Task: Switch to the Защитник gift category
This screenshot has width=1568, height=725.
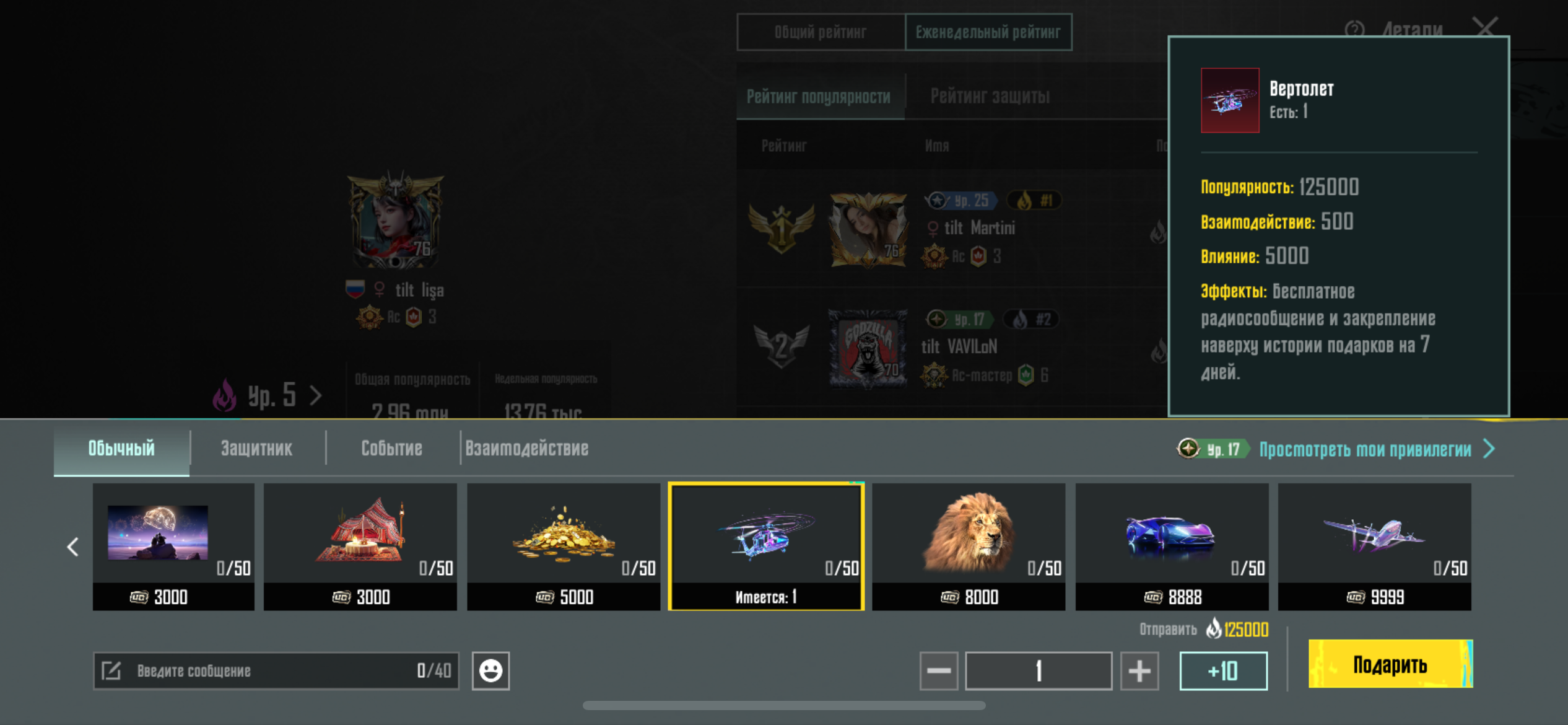Action: [256, 448]
